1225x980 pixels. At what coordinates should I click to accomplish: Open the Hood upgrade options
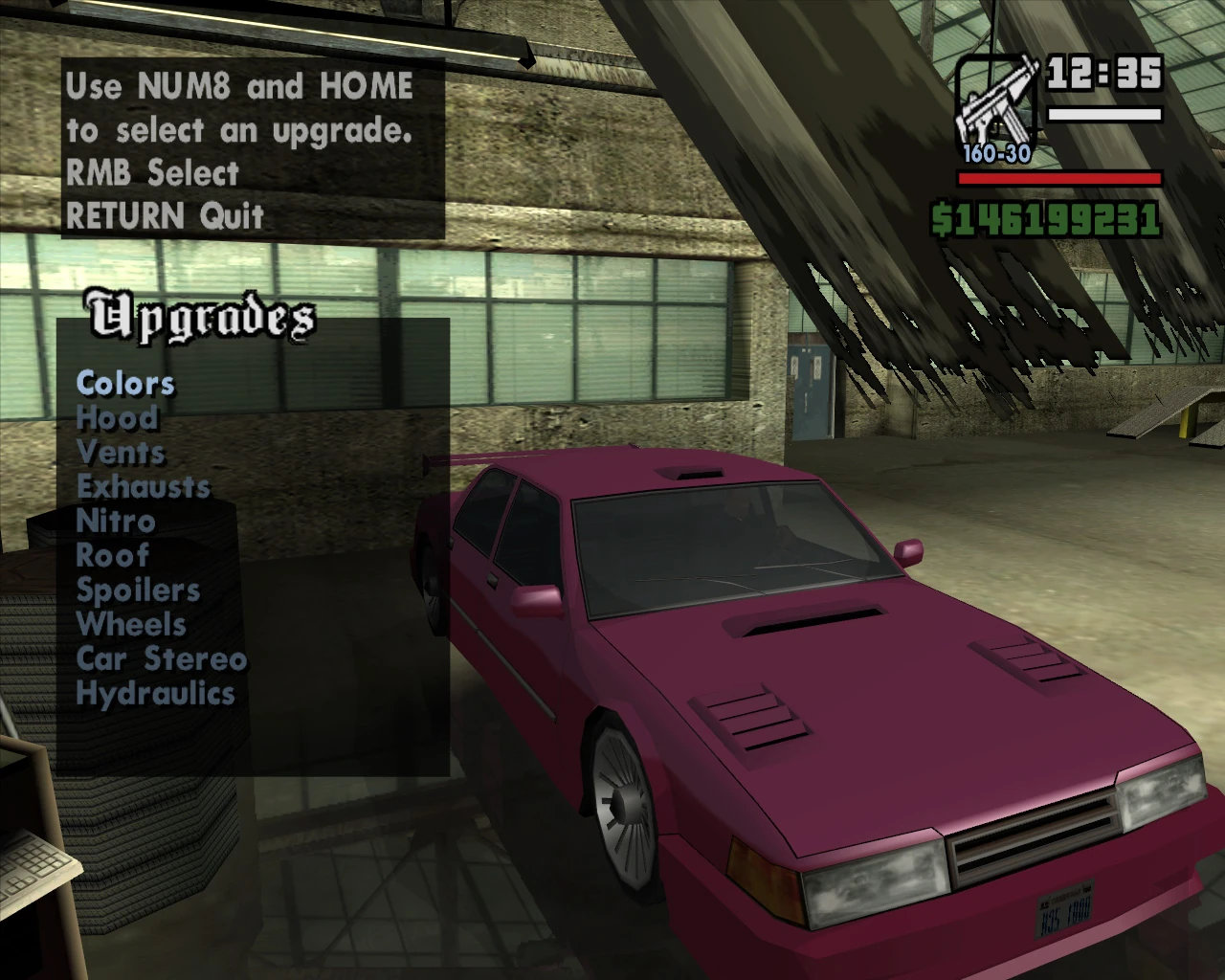[x=117, y=418]
